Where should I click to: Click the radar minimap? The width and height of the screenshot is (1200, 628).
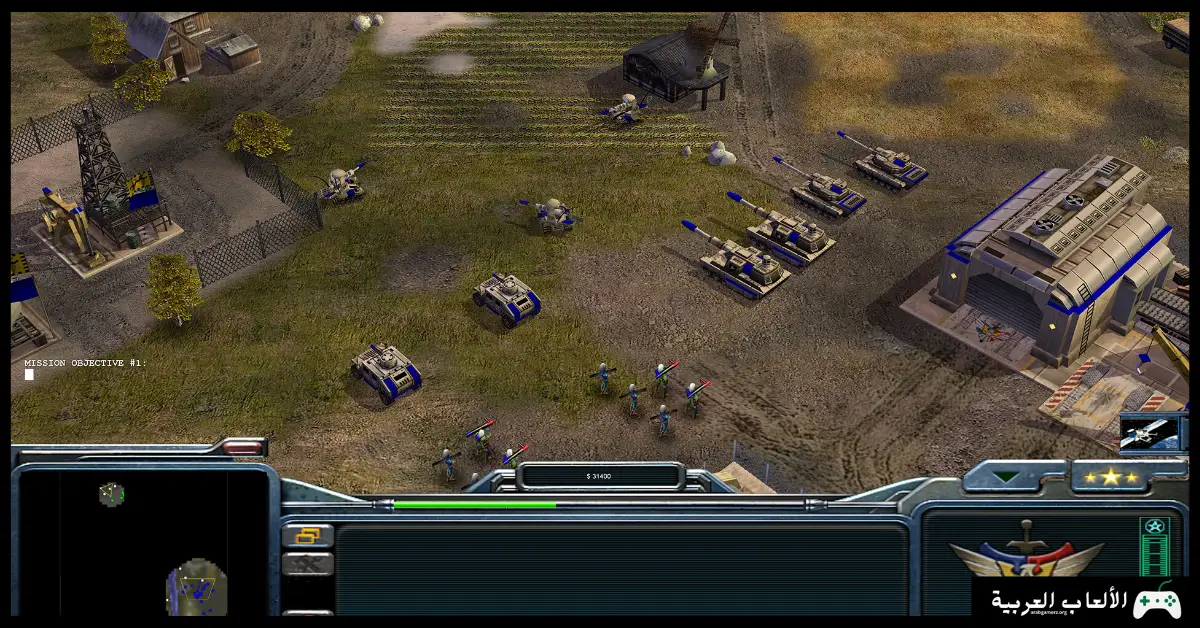143,542
